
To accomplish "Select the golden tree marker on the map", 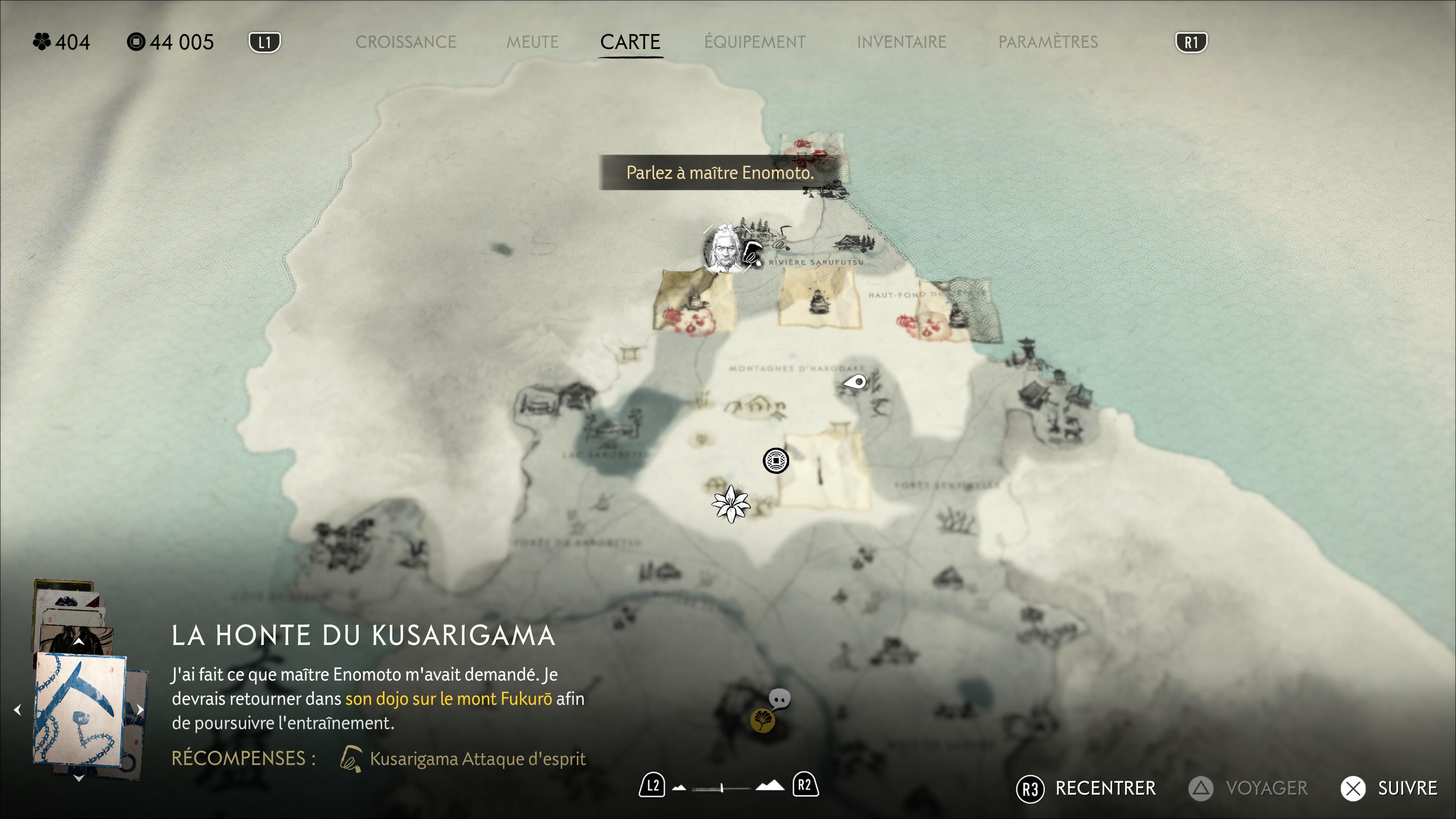I will [x=762, y=721].
